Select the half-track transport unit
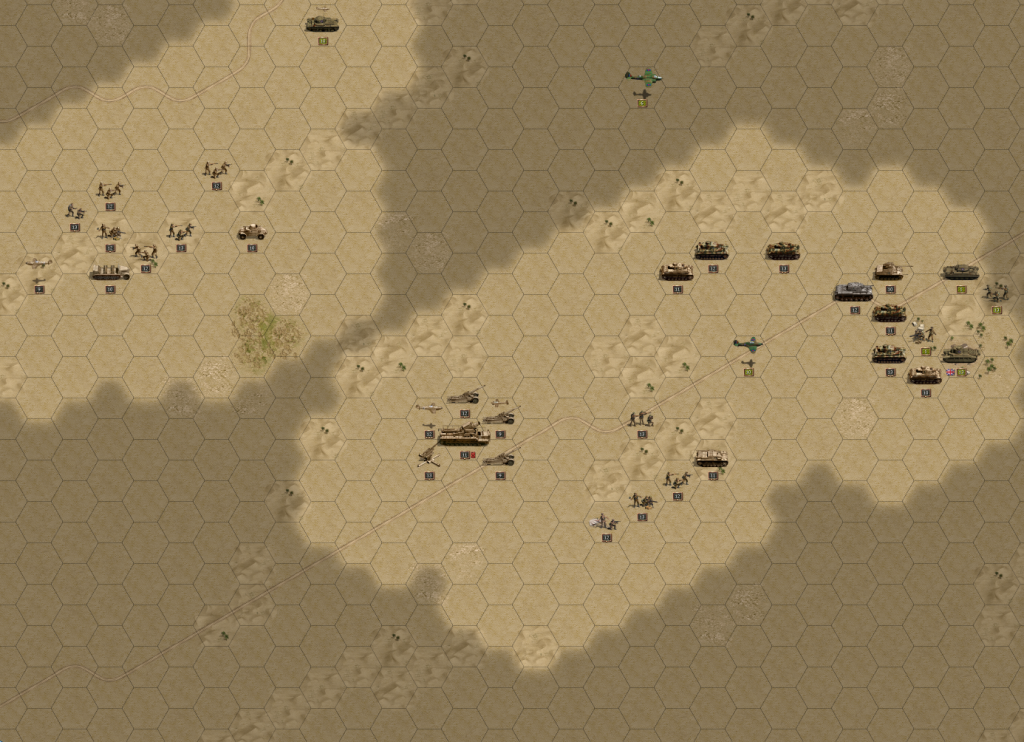The image size is (1024, 742). (109, 271)
